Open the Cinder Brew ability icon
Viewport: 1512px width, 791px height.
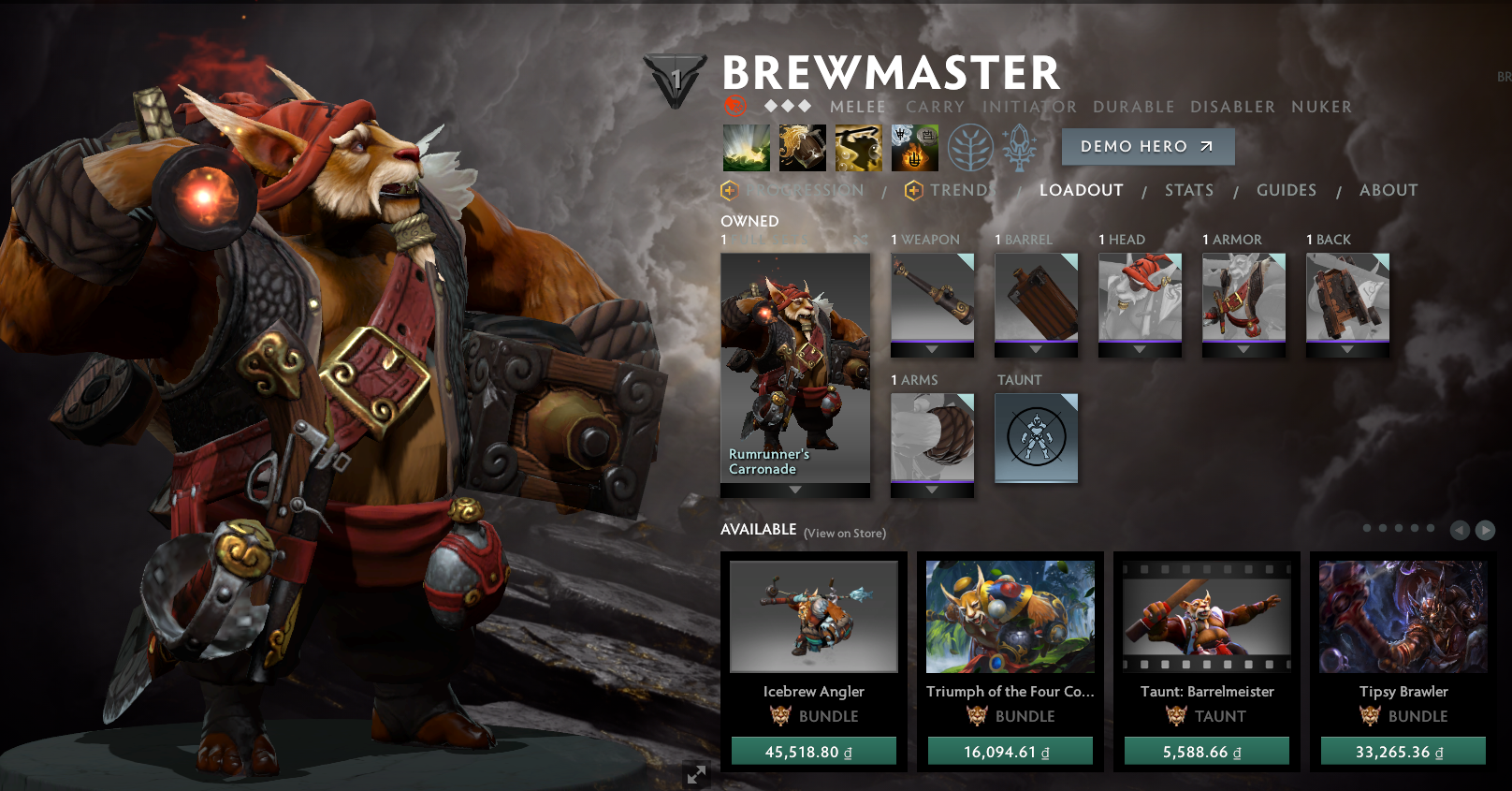(803, 148)
